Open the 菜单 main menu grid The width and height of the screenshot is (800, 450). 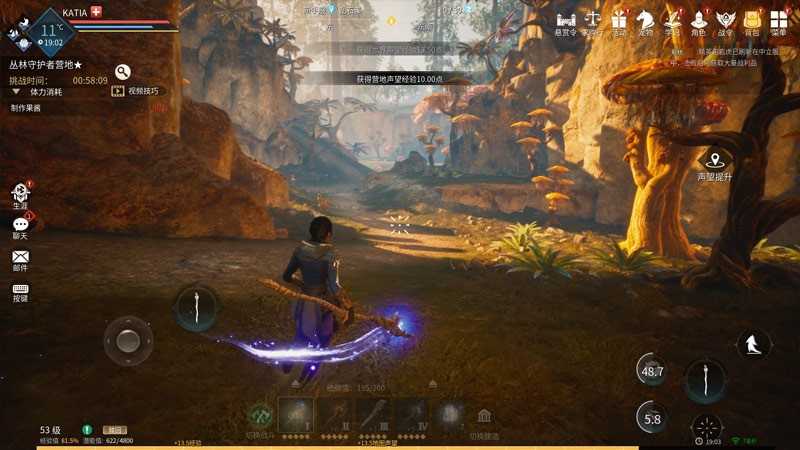coord(778,20)
